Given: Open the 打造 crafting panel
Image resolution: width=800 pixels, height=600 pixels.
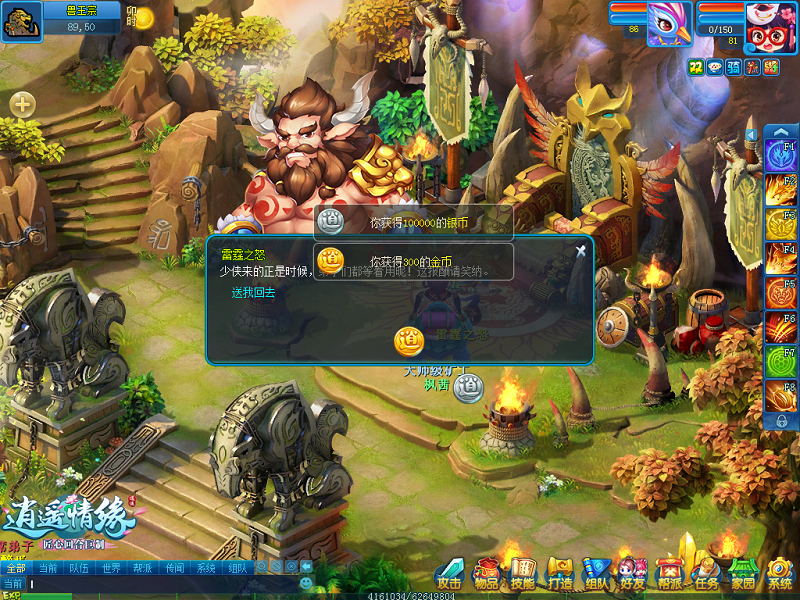Looking at the screenshot, I should click(x=560, y=573).
